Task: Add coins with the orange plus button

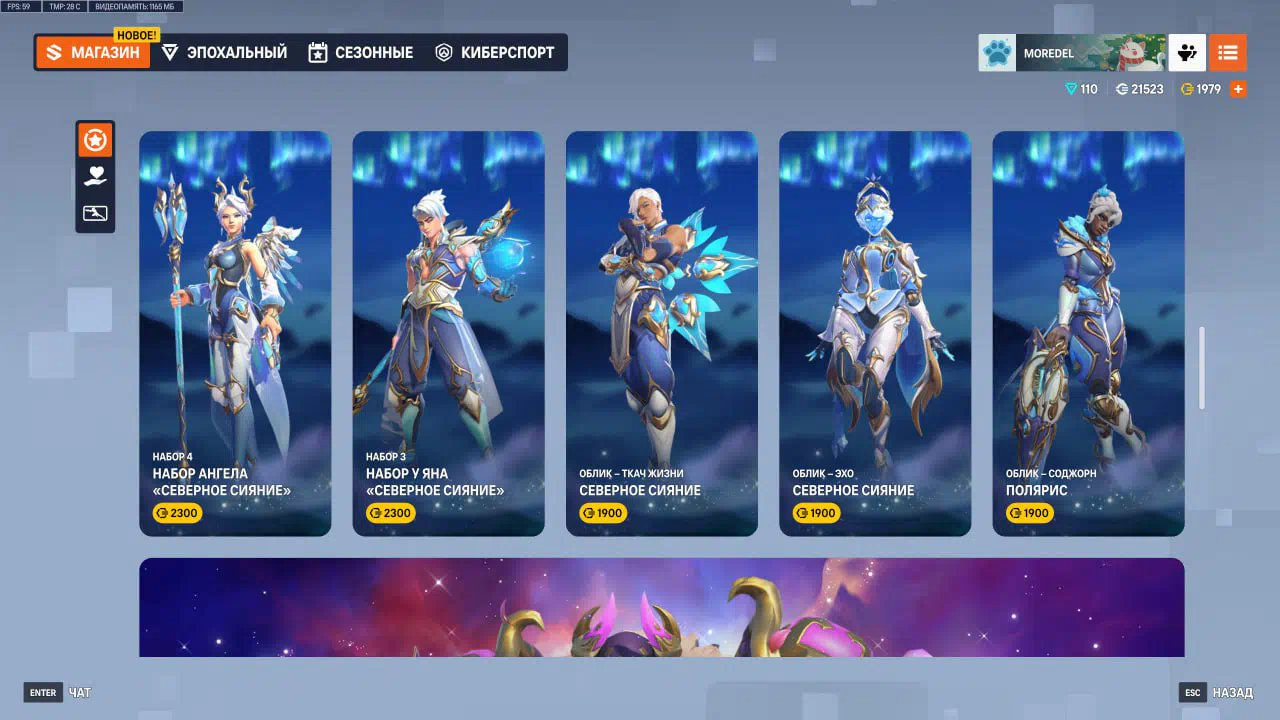Action: pyautogui.click(x=1238, y=89)
